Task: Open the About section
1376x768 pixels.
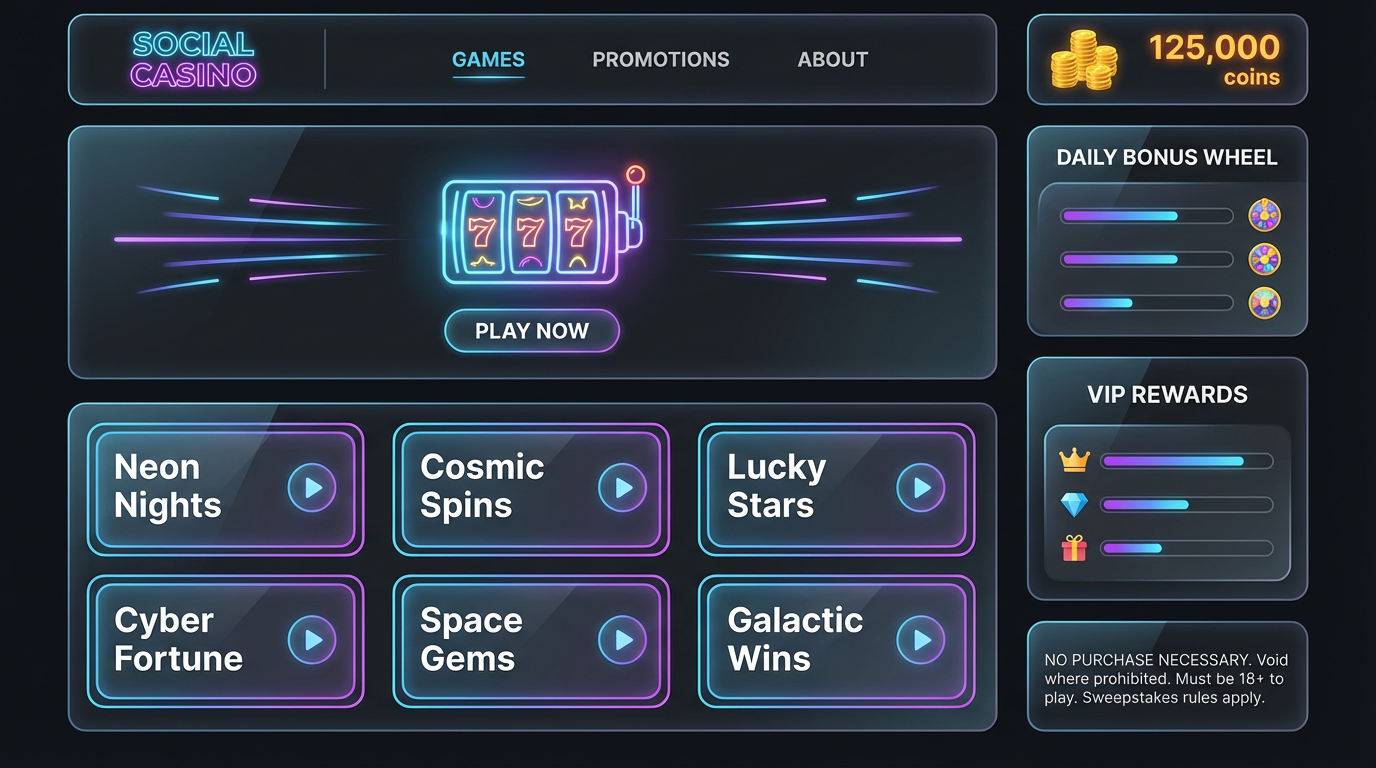Action: (832, 59)
